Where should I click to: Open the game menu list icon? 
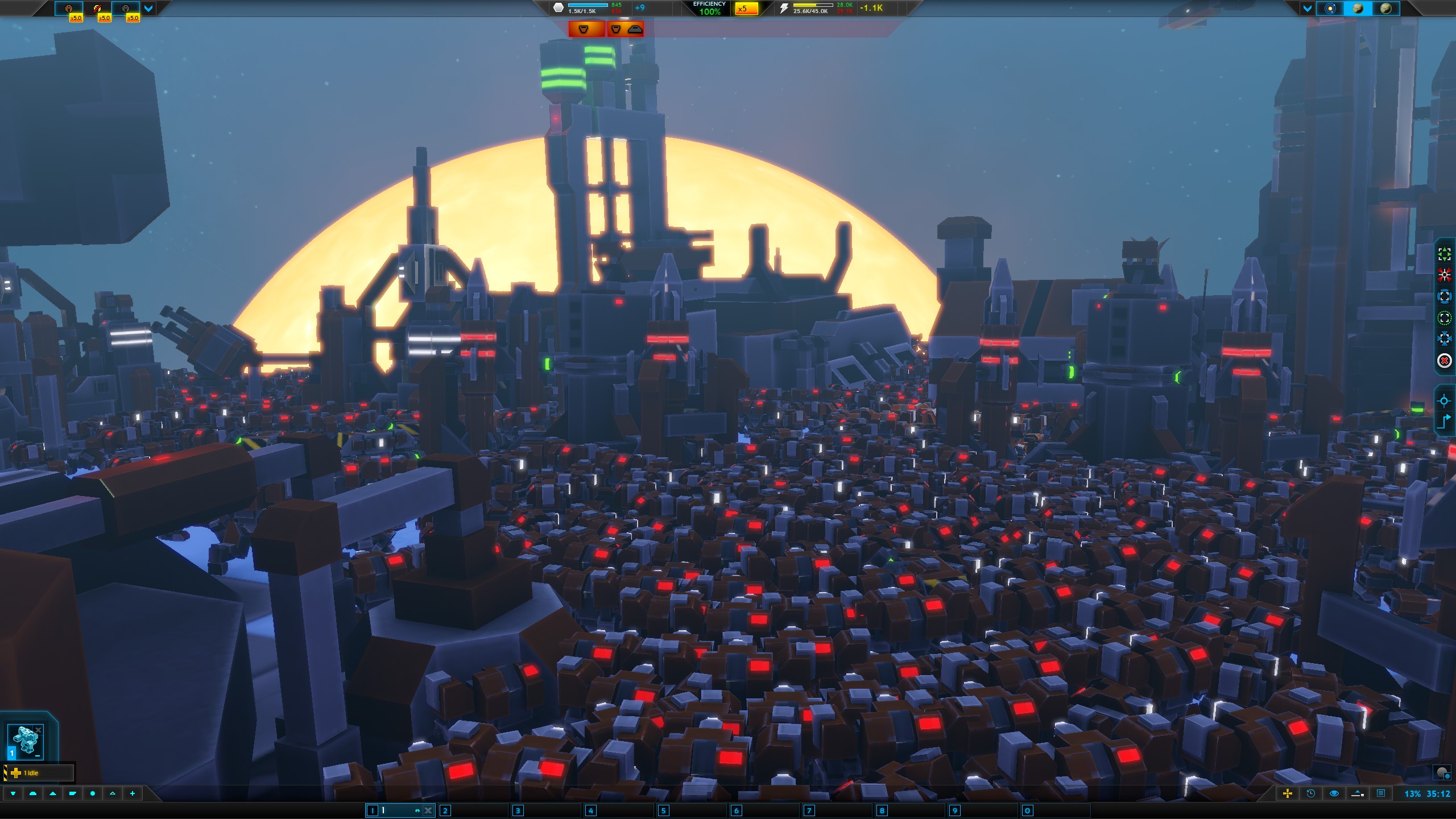(1381, 793)
